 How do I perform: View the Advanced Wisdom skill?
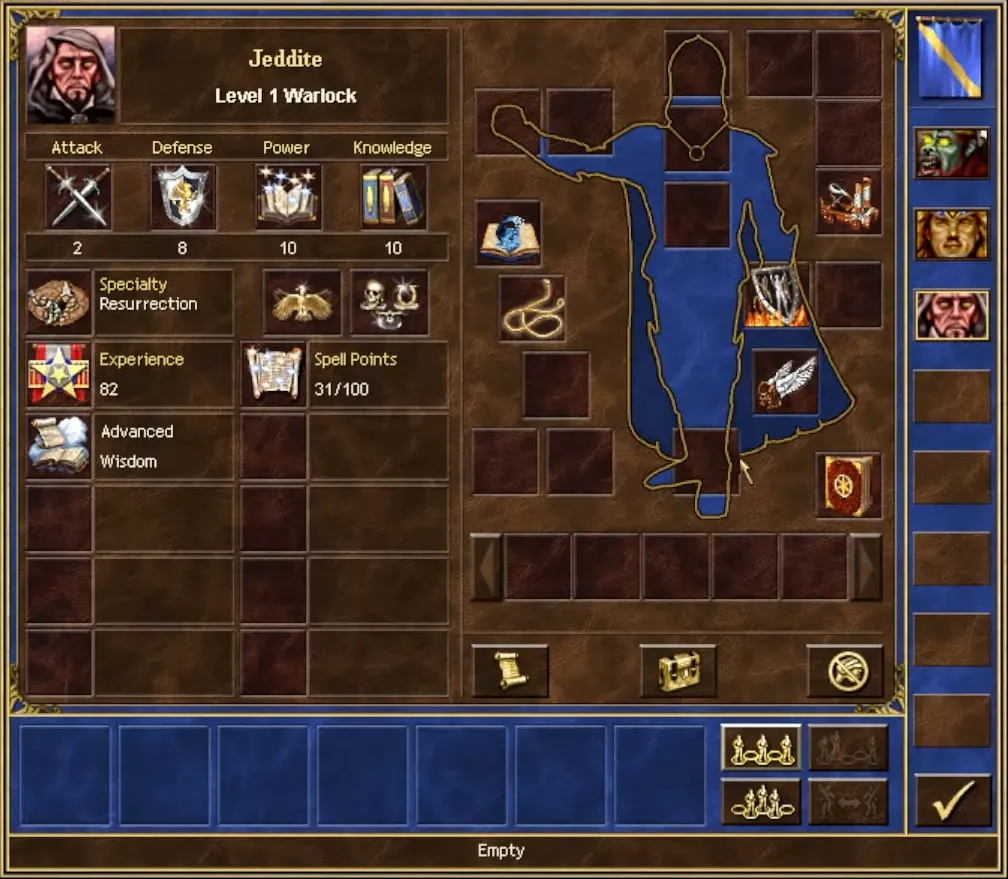[58, 446]
